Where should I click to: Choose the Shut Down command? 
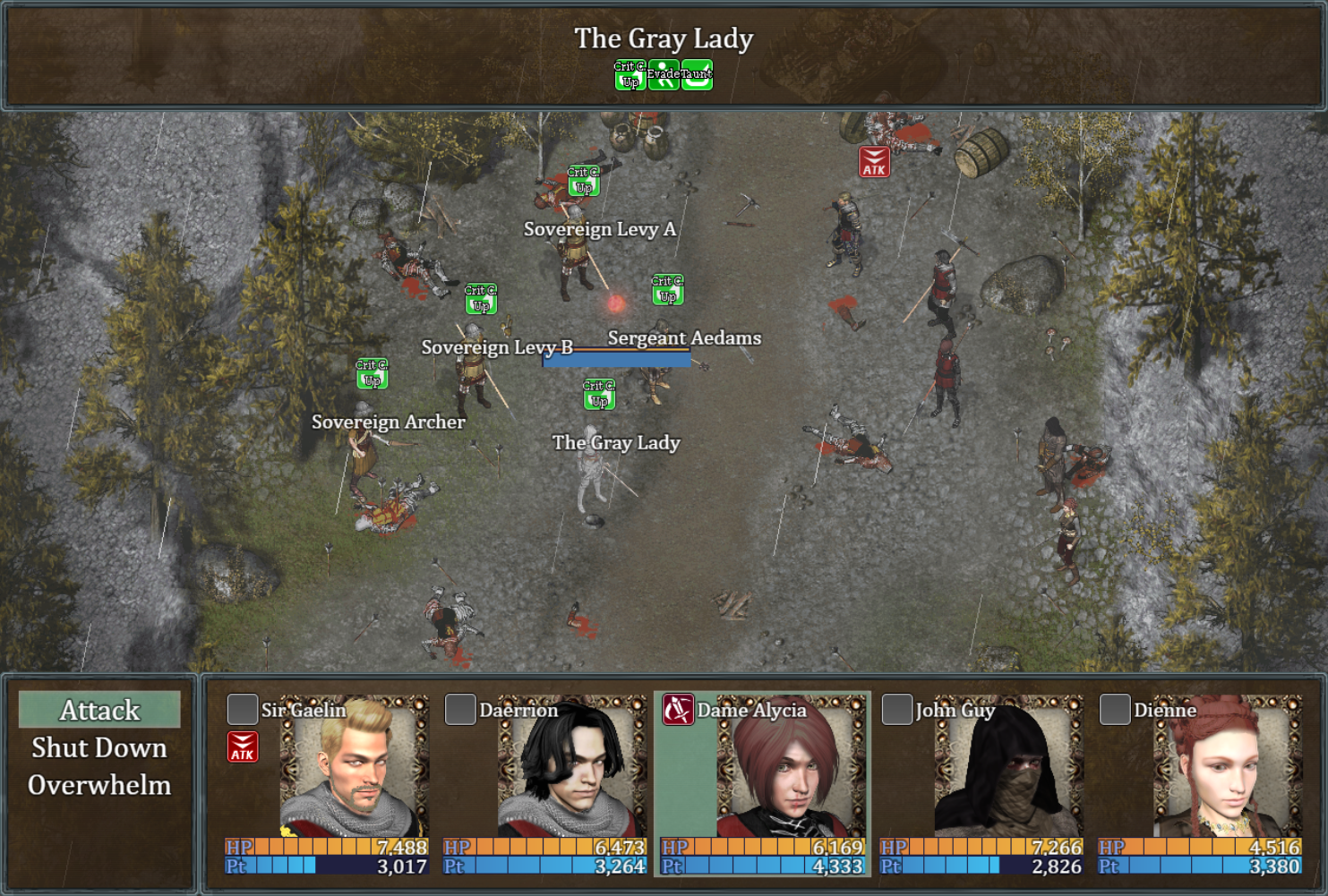[99, 748]
